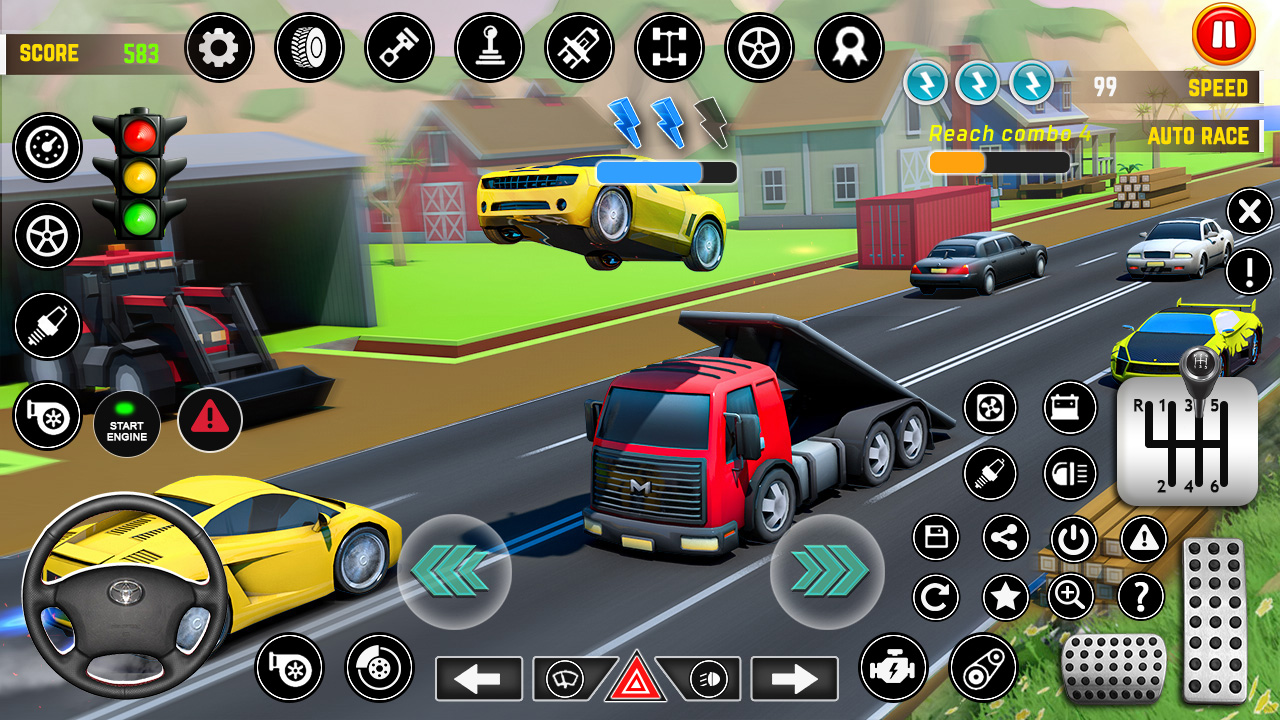This screenshot has width=1280, height=720.
Task: Pause the game with the red button
Action: pyautogui.click(x=1223, y=35)
